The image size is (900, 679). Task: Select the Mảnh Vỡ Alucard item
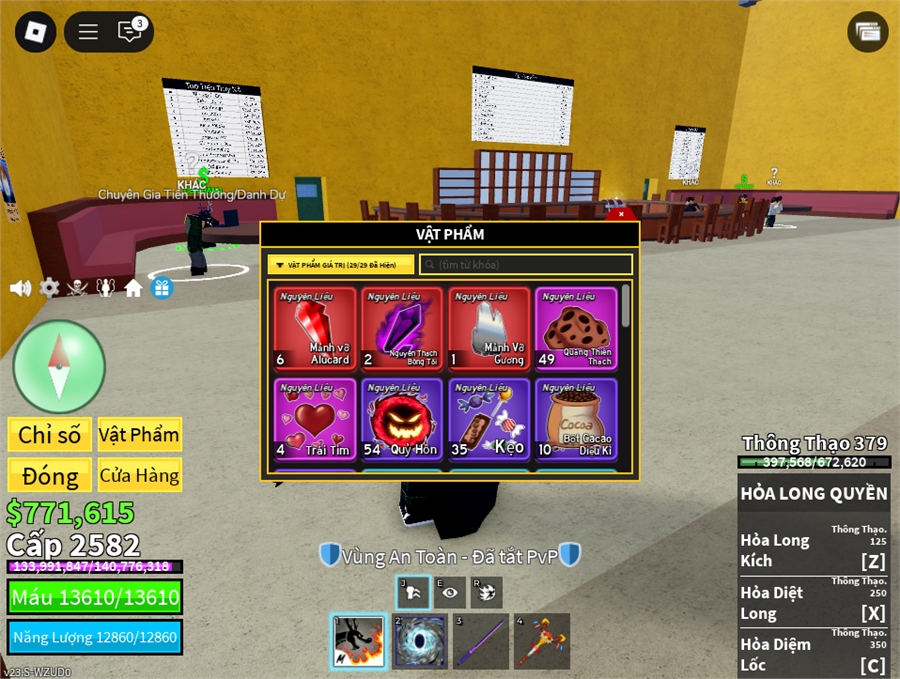point(314,329)
